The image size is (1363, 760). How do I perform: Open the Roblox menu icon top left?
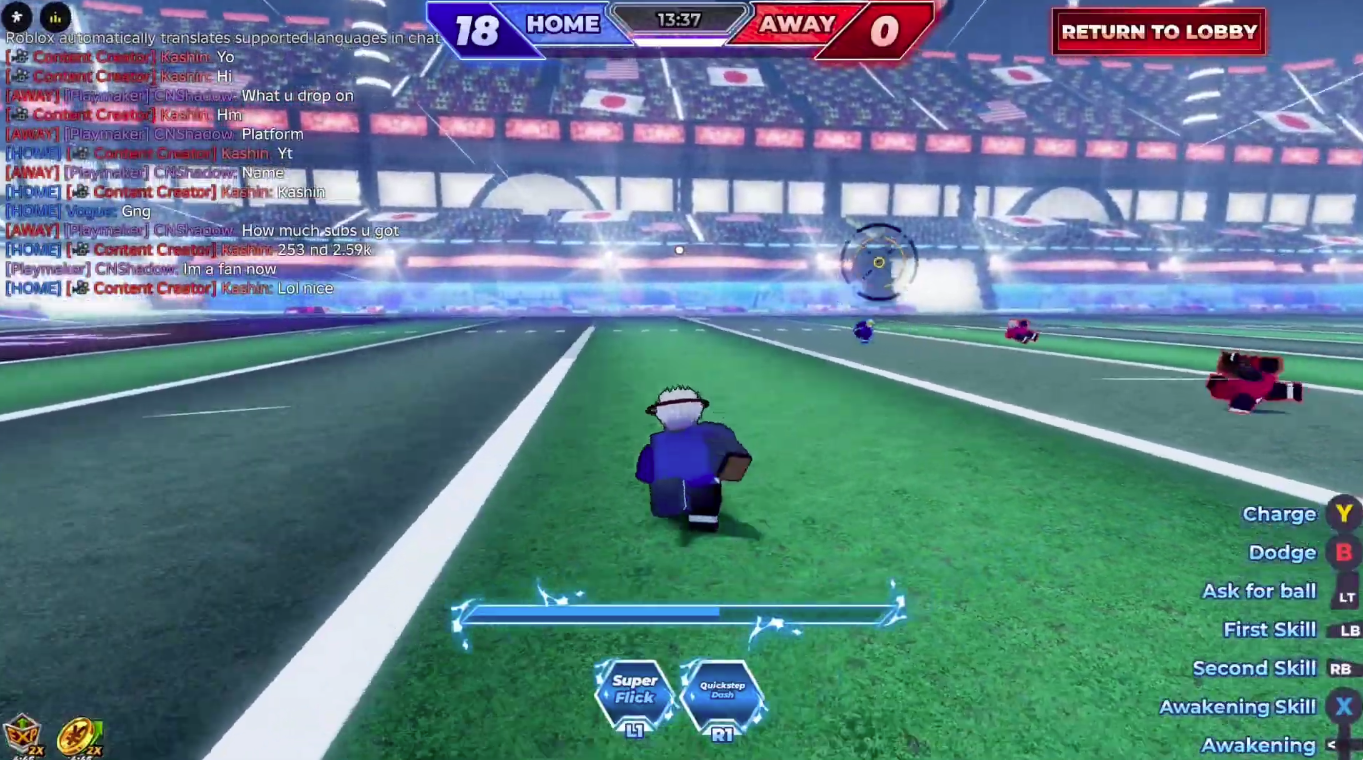[15, 17]
